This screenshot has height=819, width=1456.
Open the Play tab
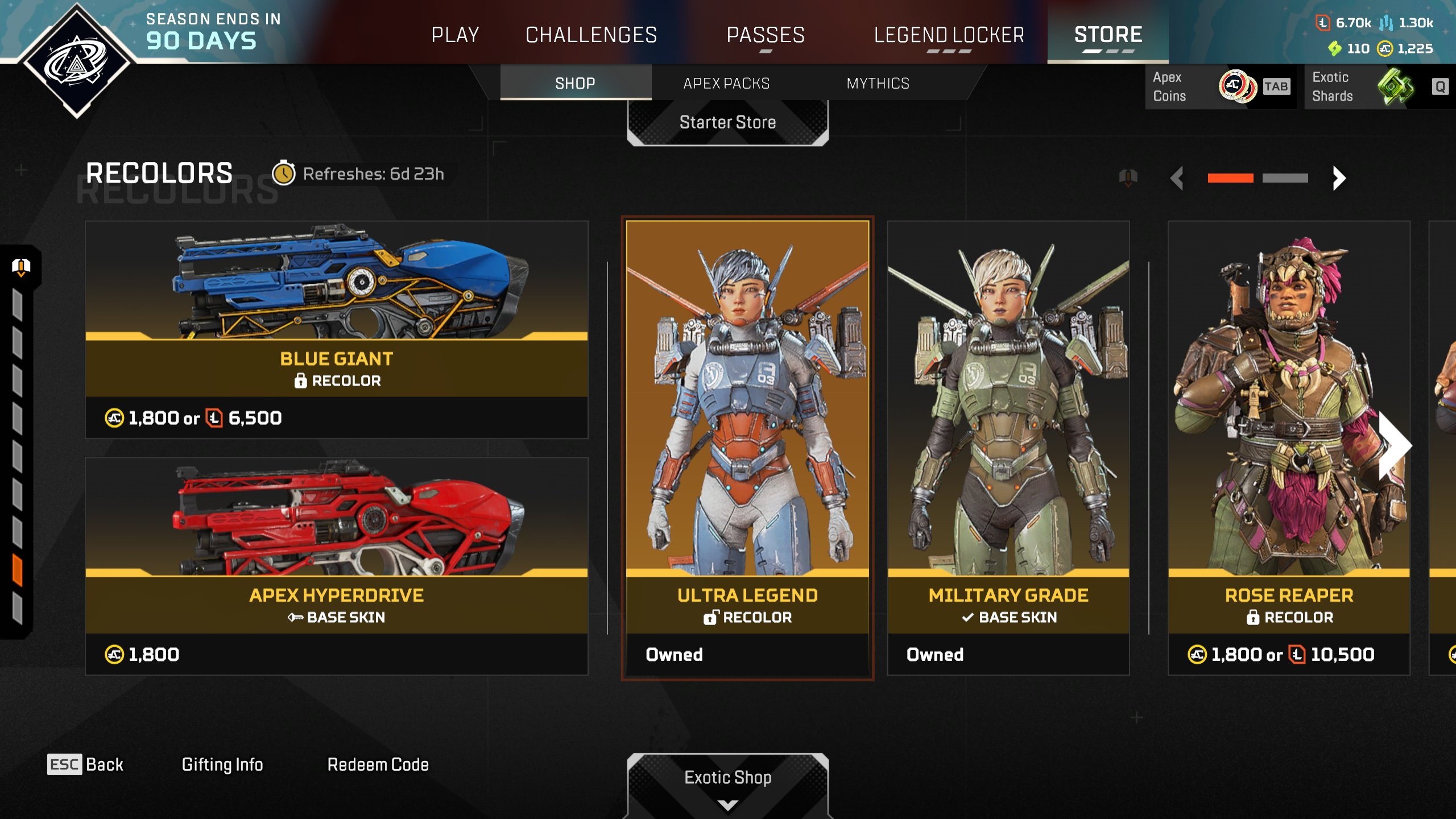[x=455, y=35]
